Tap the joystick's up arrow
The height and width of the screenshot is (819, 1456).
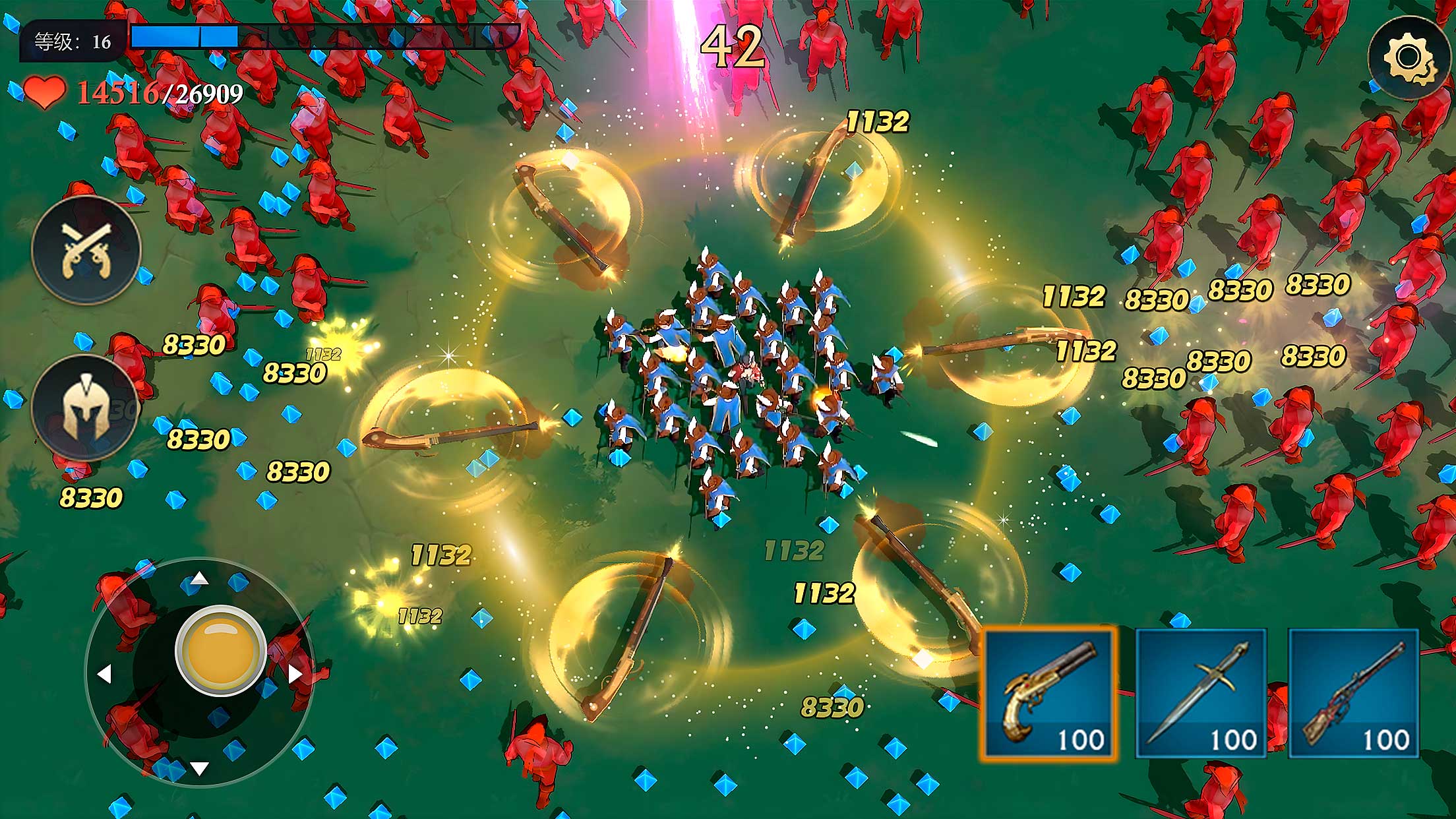[x=199, y=580]
